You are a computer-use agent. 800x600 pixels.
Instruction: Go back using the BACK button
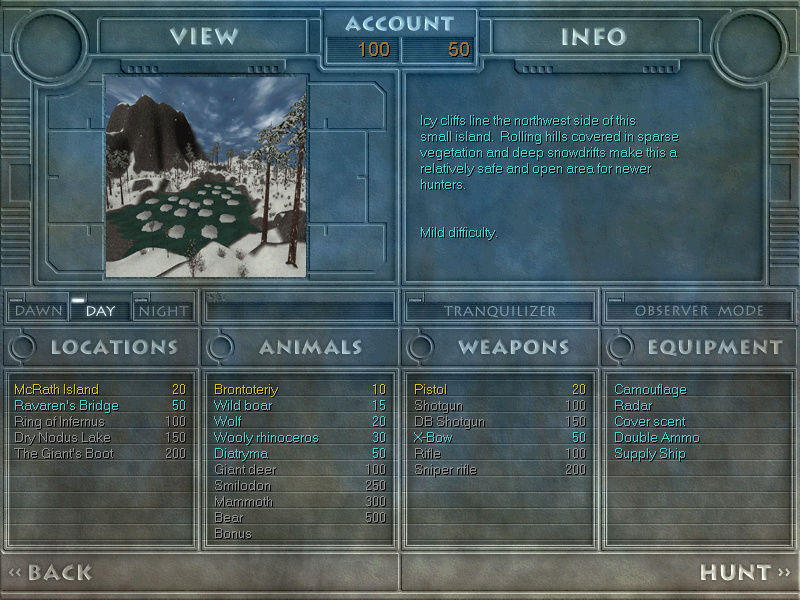(52, 573)
